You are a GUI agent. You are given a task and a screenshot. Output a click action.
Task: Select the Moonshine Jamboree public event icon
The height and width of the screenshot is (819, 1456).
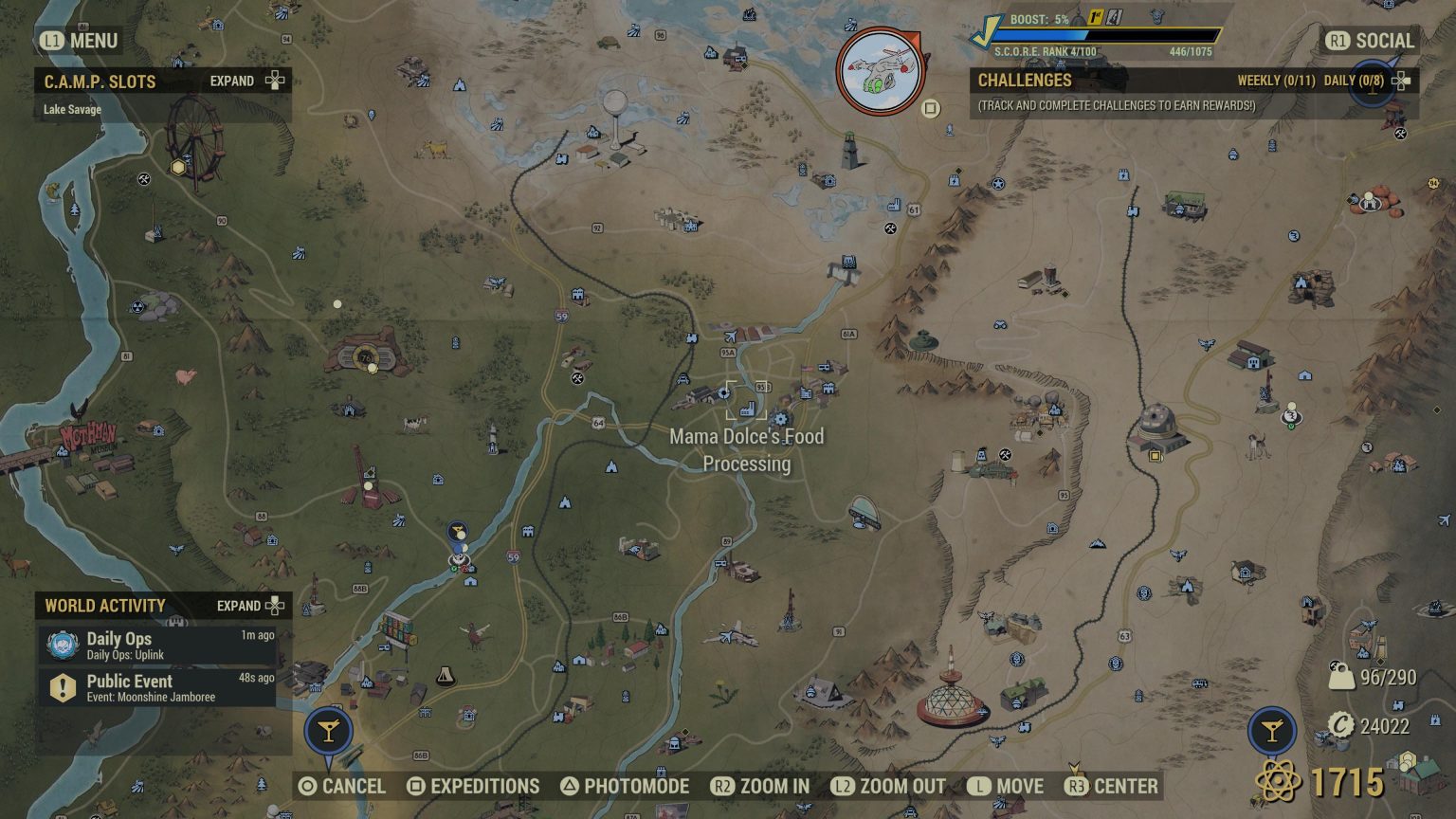[61, 688]
